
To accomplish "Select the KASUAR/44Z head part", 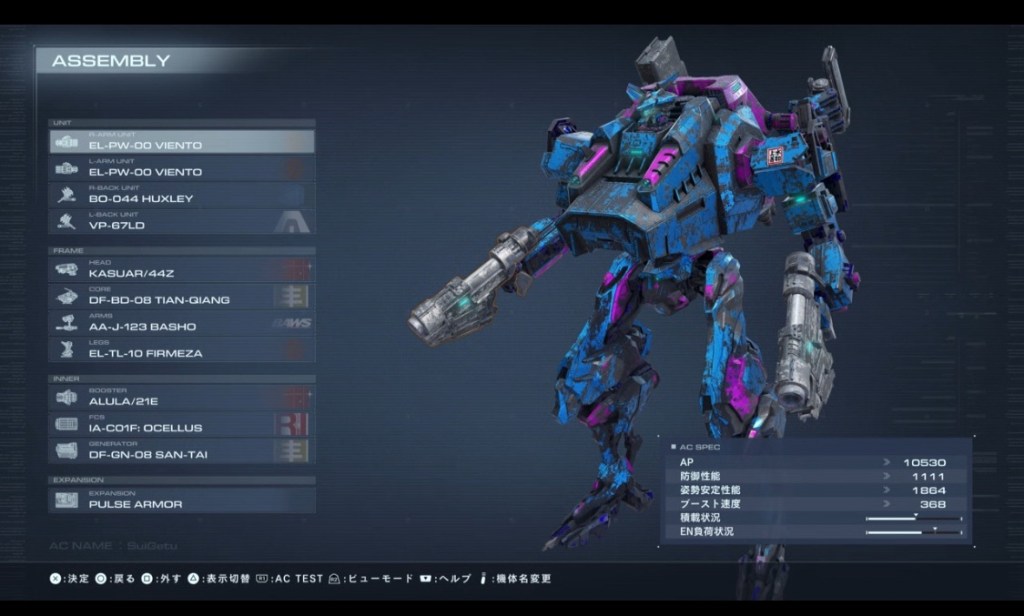I will 181,270.
